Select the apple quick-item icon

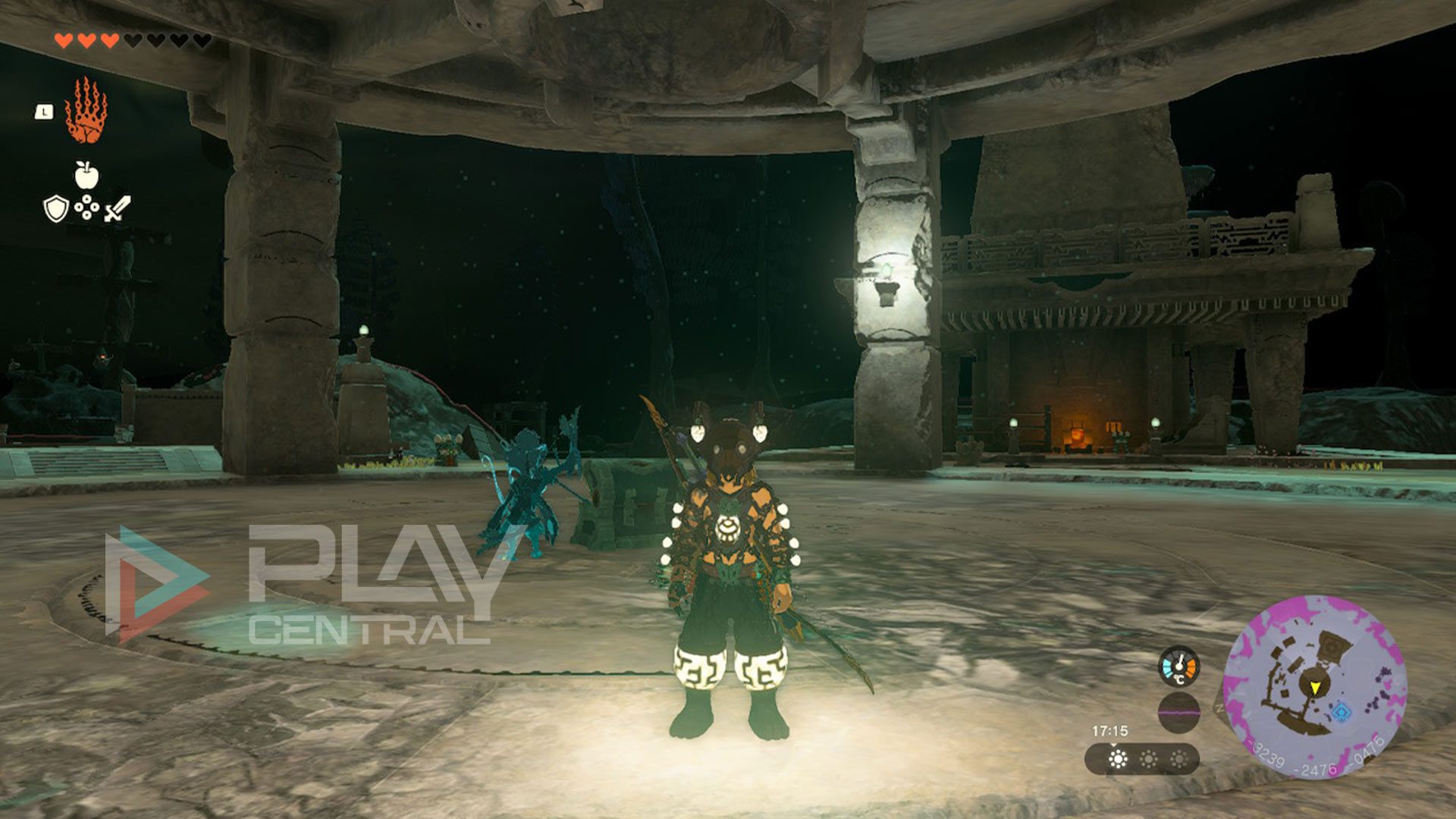click(x=86, y=174)
